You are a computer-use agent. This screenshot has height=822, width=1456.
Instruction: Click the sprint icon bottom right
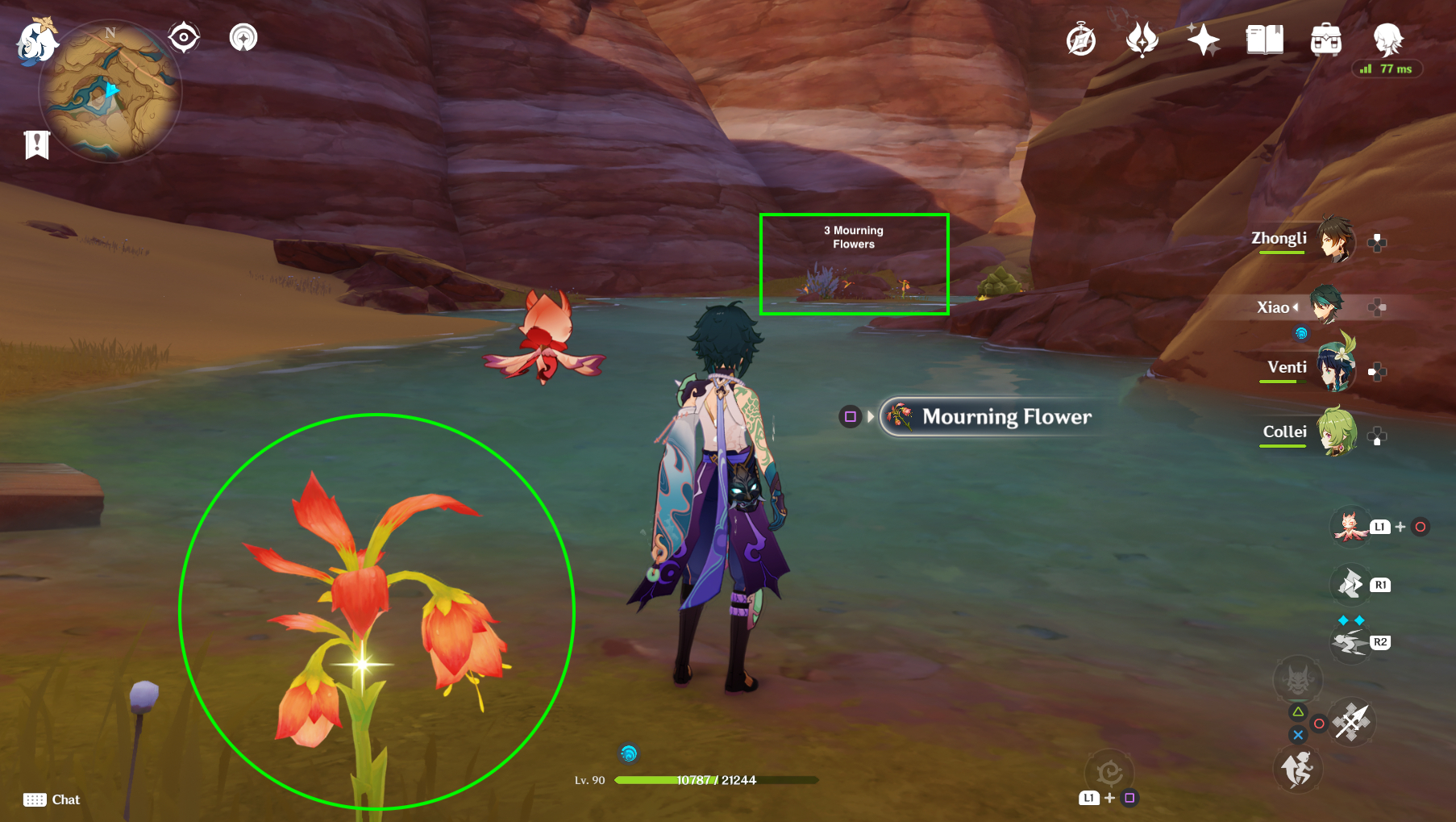tap(1300, 770)
